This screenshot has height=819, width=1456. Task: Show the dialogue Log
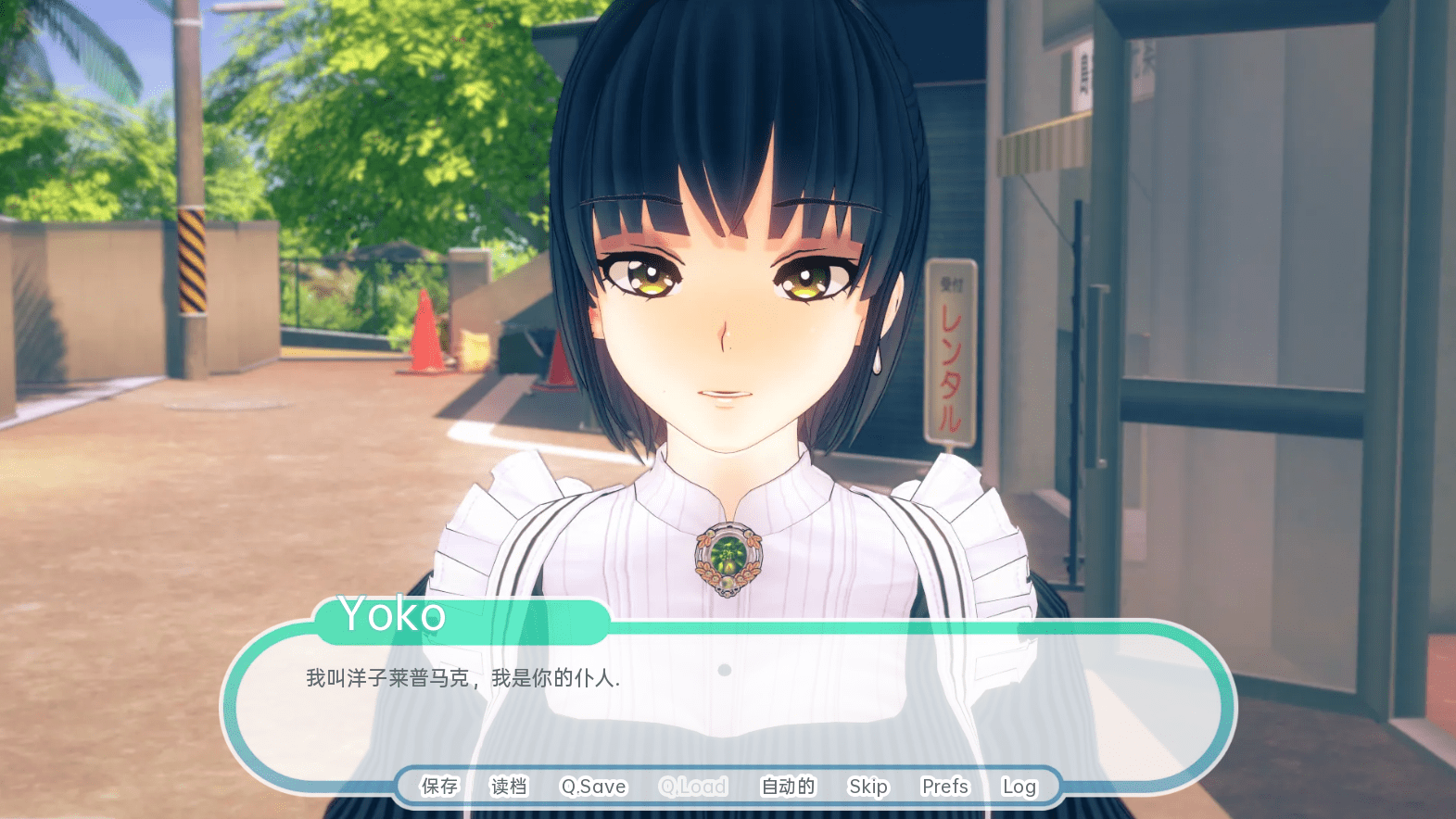pyautogui.click(x=1019, y=787)
